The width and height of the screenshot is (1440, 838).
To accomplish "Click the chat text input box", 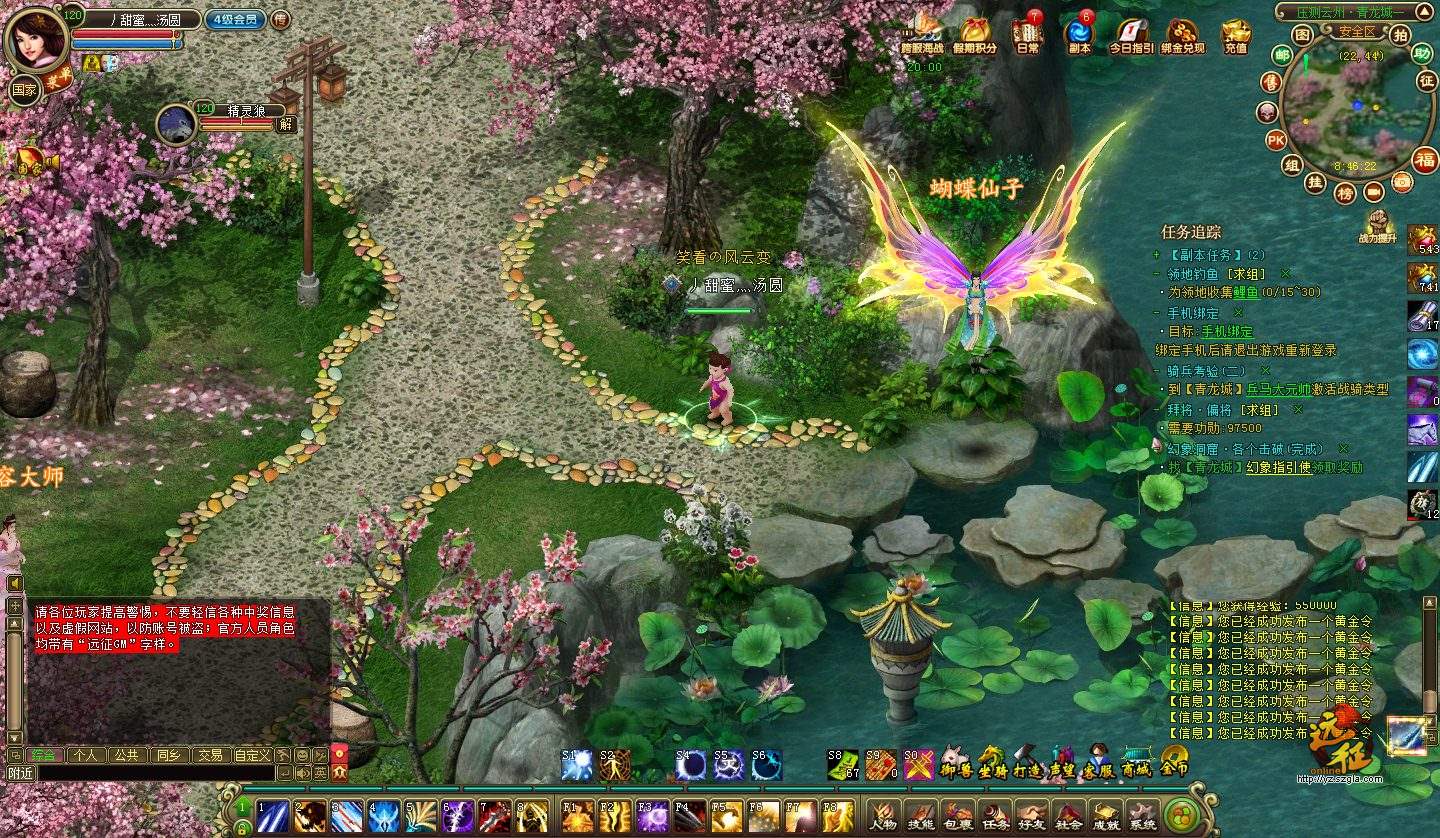I will coord(155,773).
